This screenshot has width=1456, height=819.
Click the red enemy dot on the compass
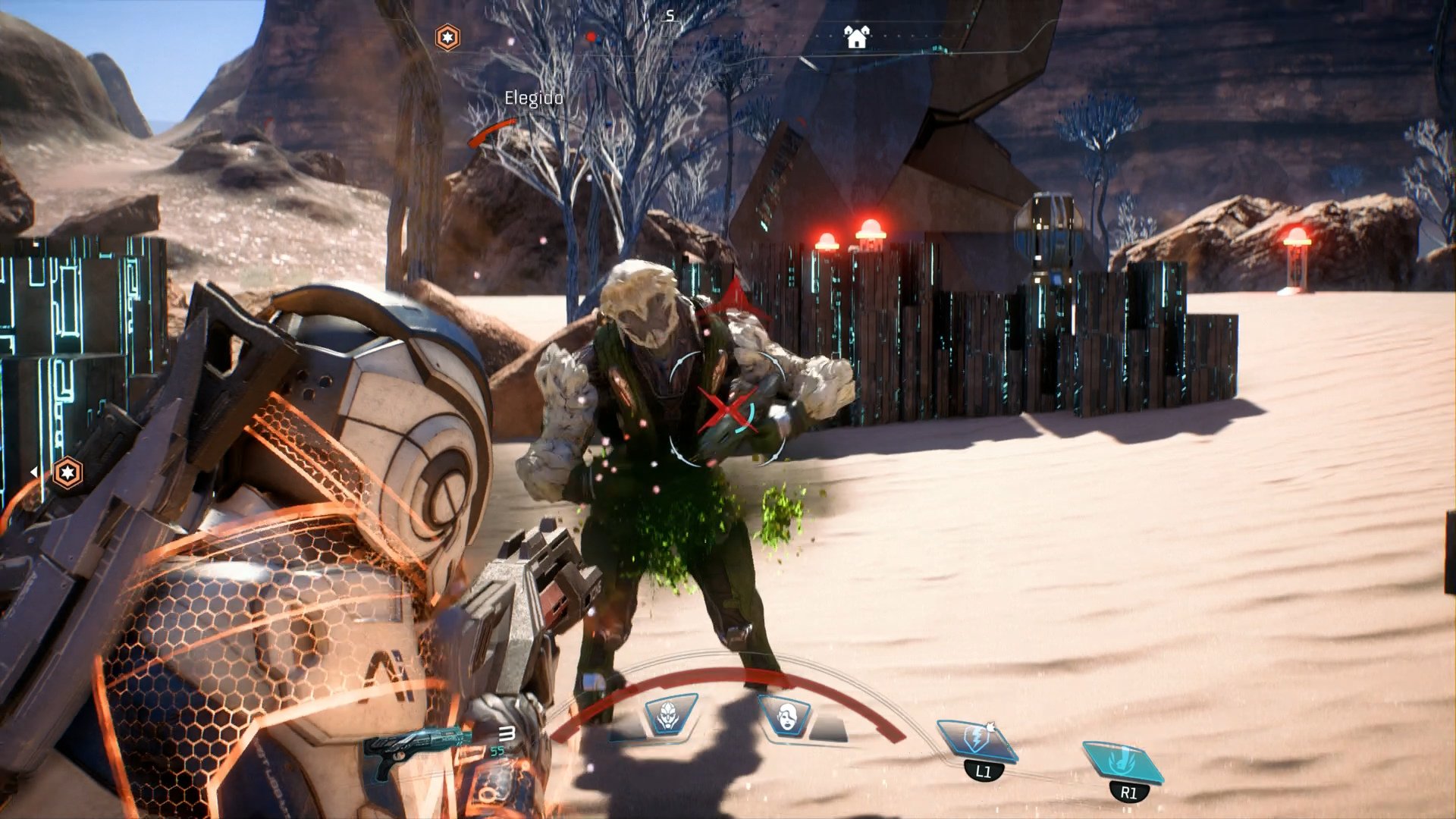[591, 36]
